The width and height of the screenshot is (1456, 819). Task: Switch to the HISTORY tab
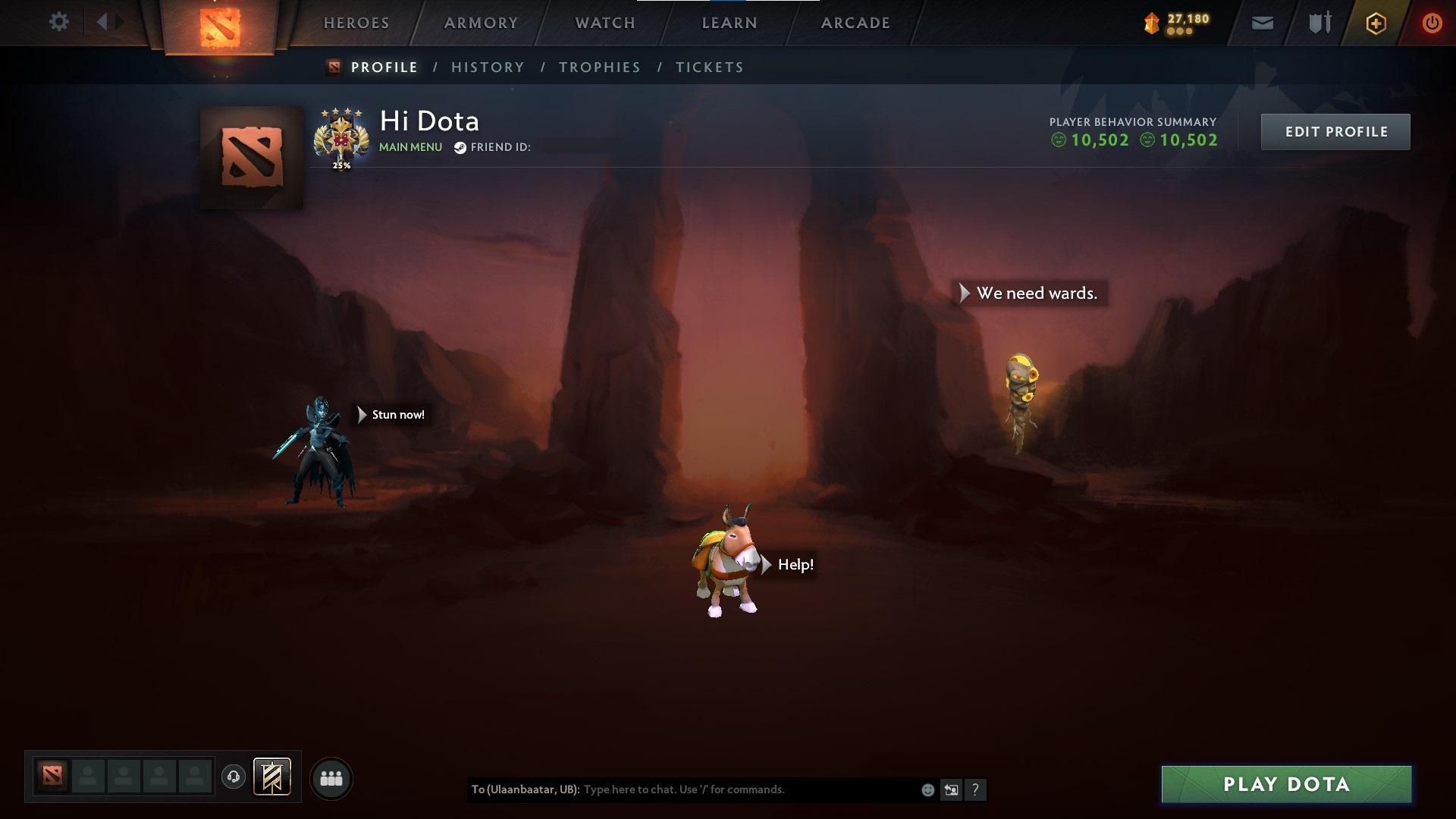point(488,67)
